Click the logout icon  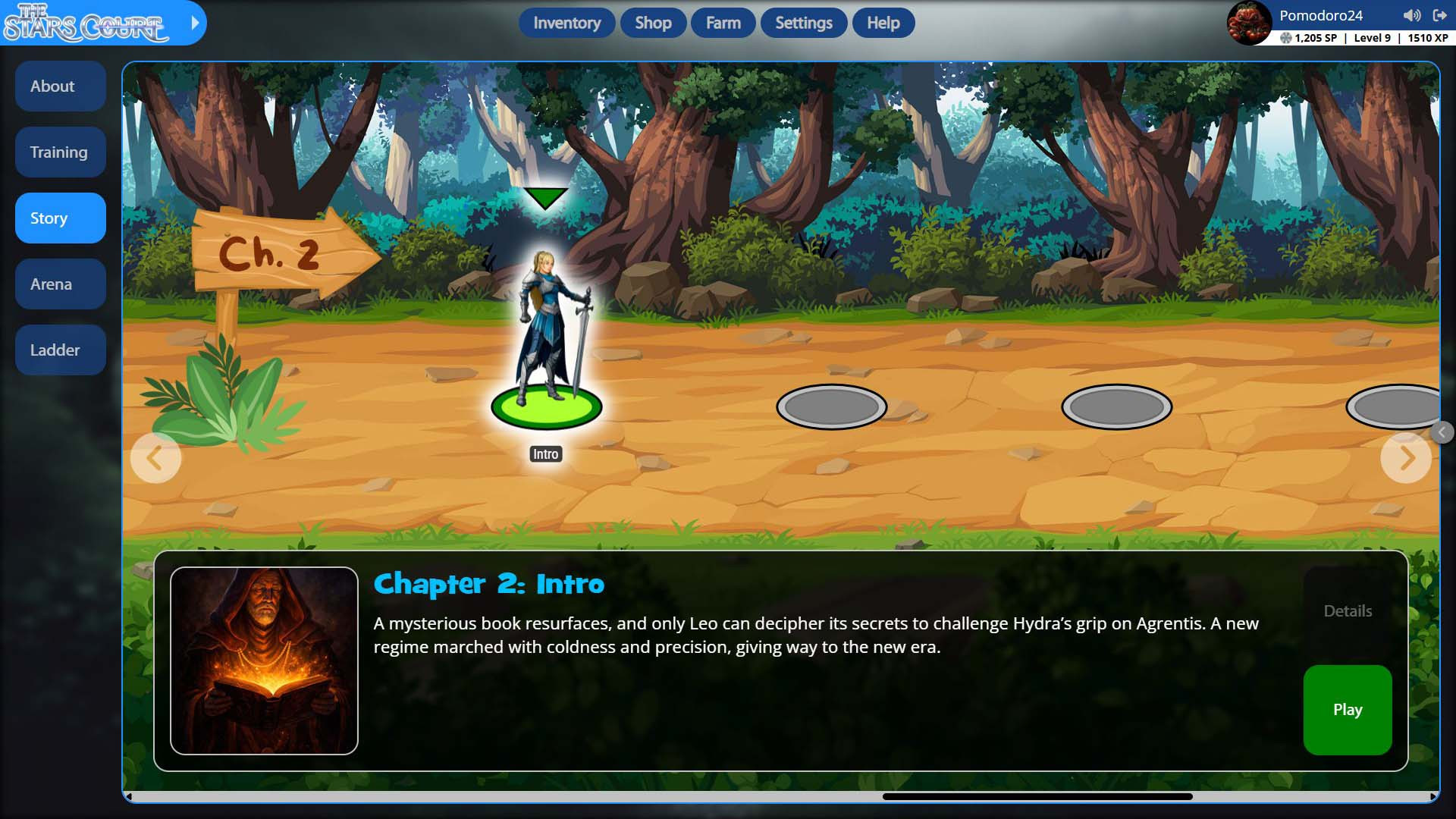click(x=1439, y=15)
